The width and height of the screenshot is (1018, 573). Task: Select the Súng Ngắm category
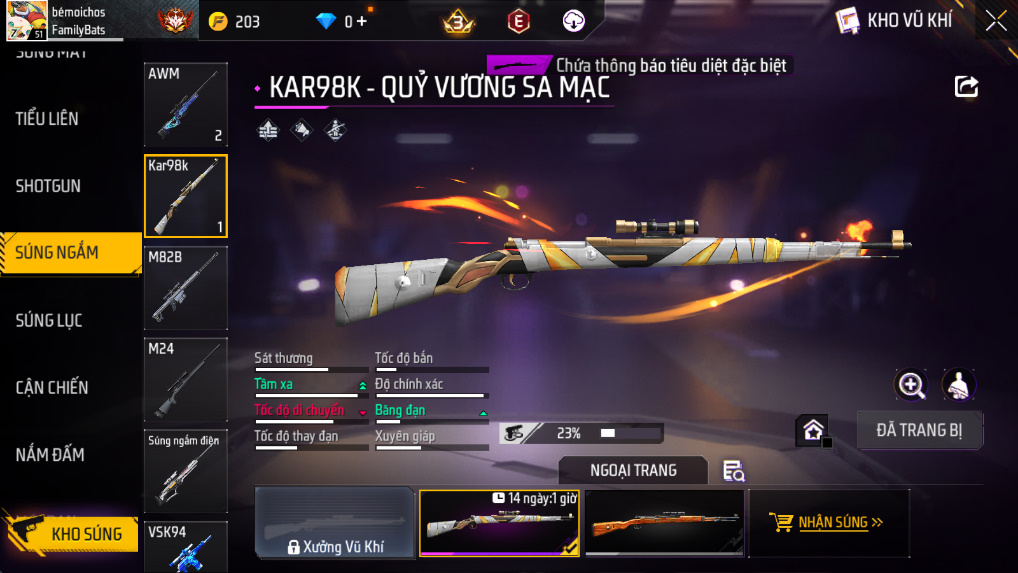click(x=57, y=253)
